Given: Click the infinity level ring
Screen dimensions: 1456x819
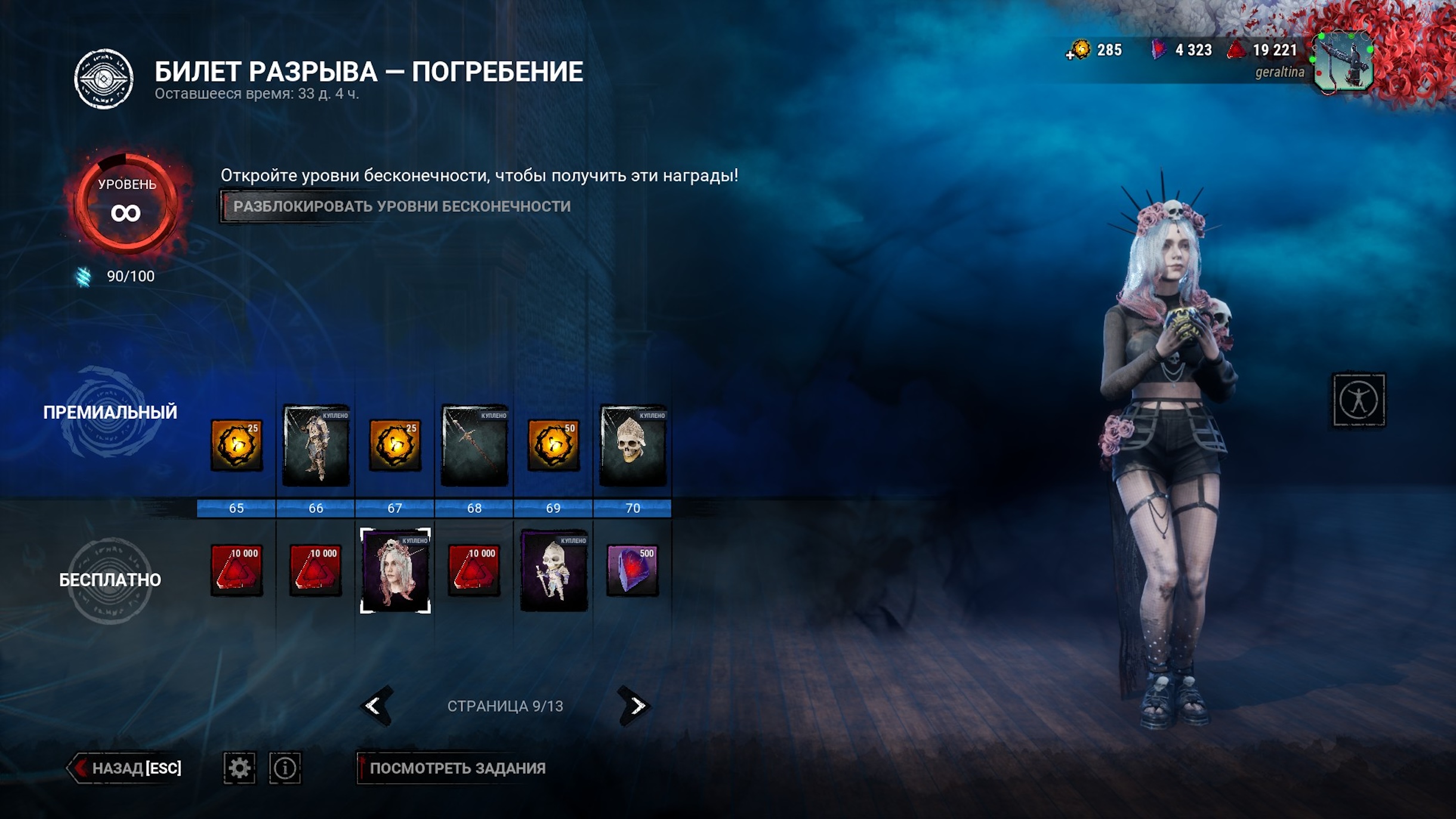Looking at the screenshot, I should pyautogui.click(x=126, y=203).
